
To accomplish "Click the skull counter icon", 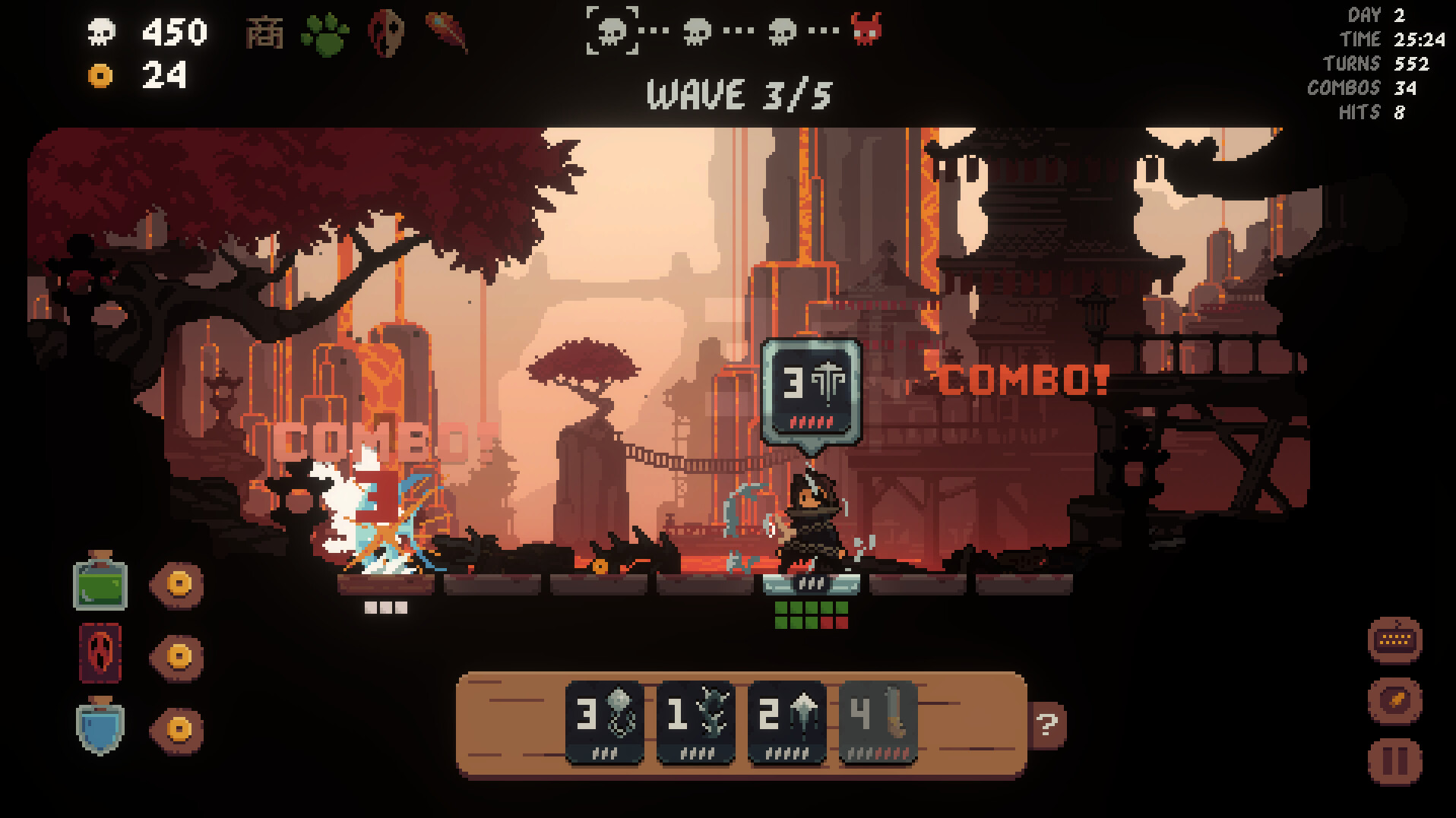I will 101,30.
